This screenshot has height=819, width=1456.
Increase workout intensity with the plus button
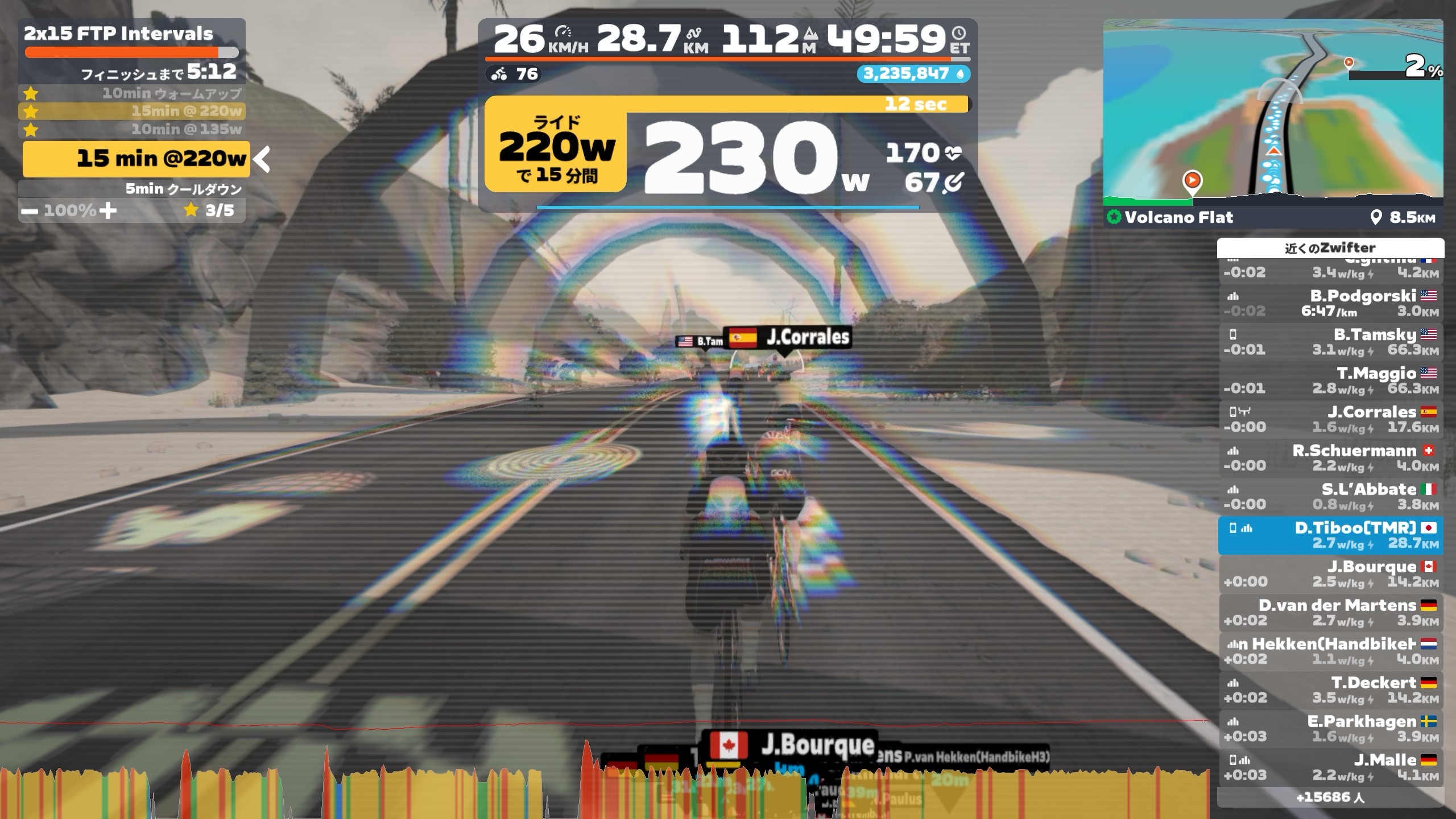[107, 210]
